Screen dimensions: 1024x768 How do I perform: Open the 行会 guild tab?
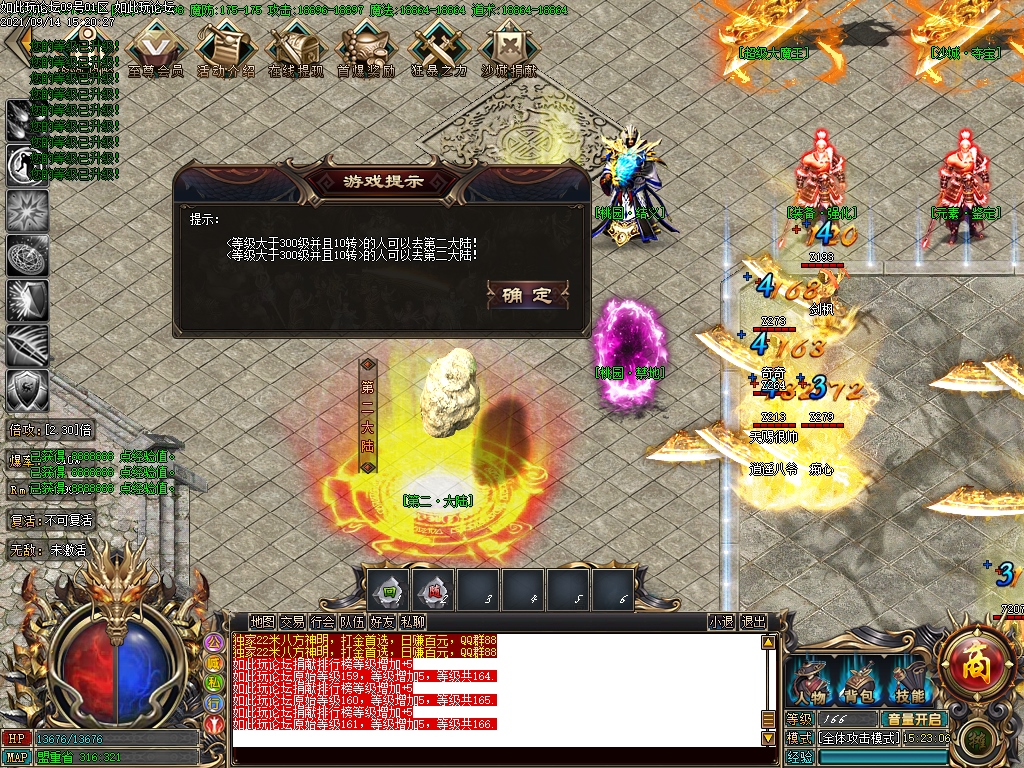(322, 622)
